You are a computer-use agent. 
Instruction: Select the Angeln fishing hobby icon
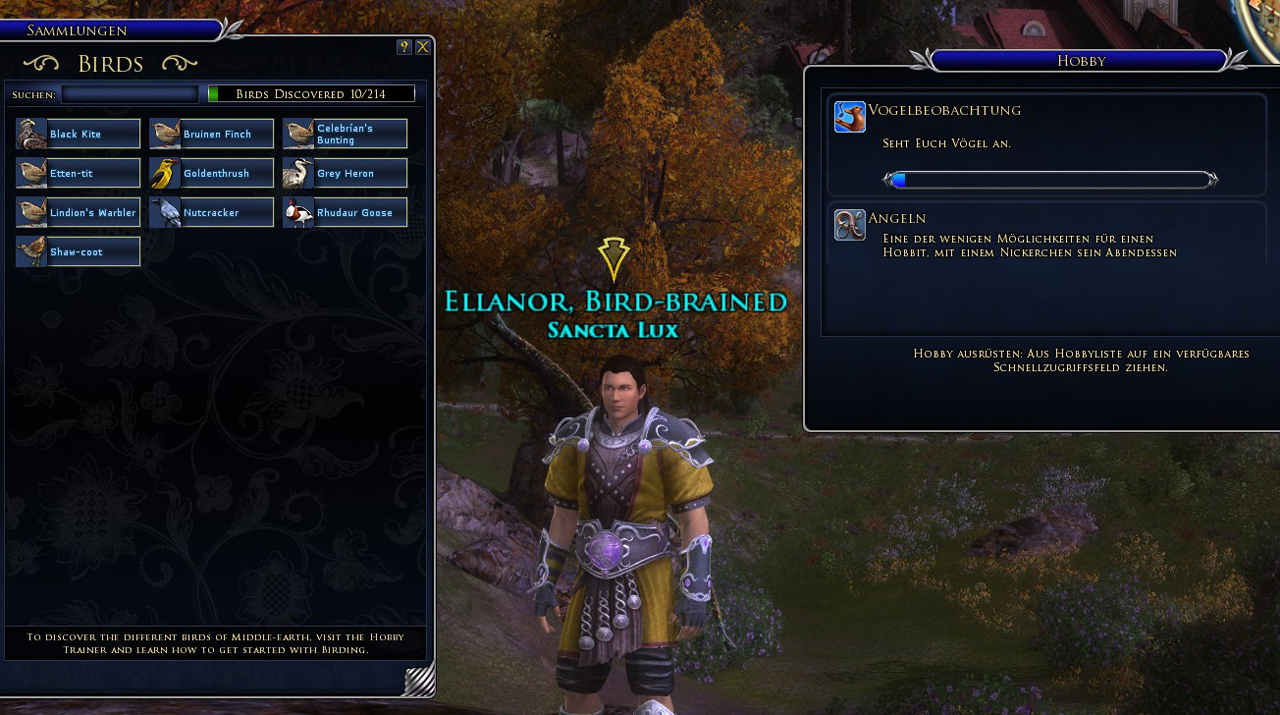coord(850,225)
